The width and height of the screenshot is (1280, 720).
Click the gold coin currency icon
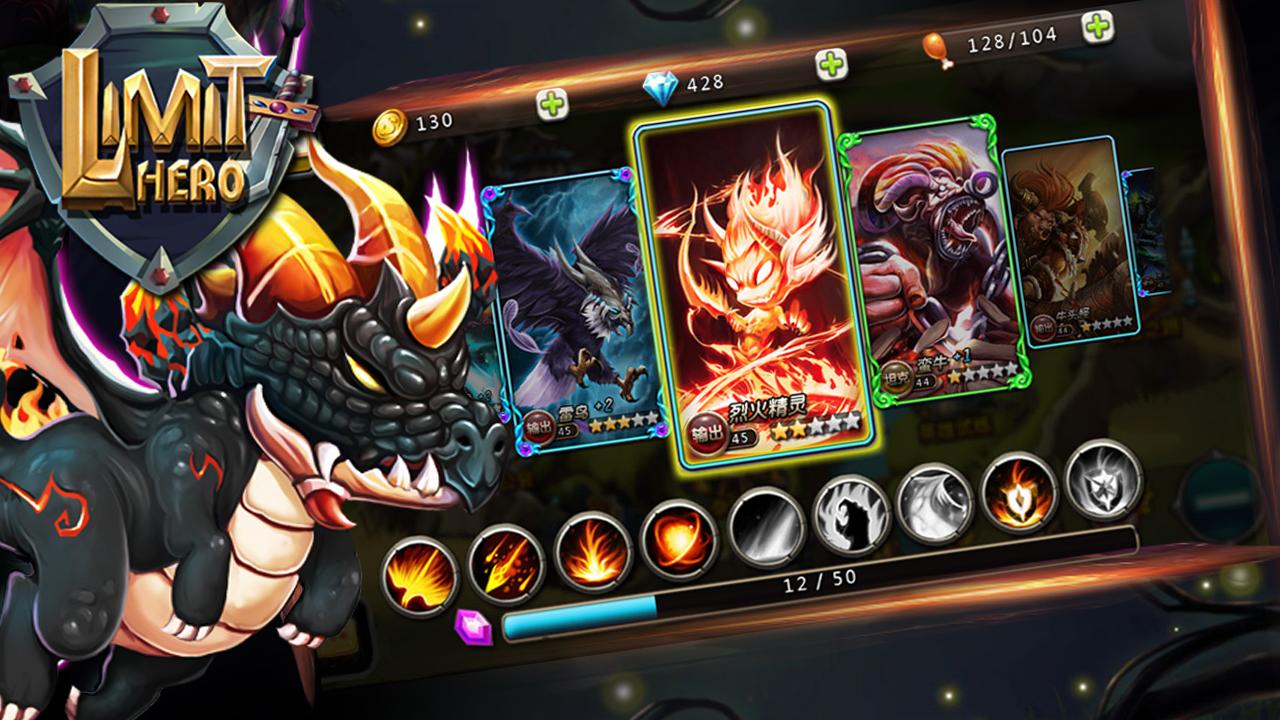click(x=390, y=123)
